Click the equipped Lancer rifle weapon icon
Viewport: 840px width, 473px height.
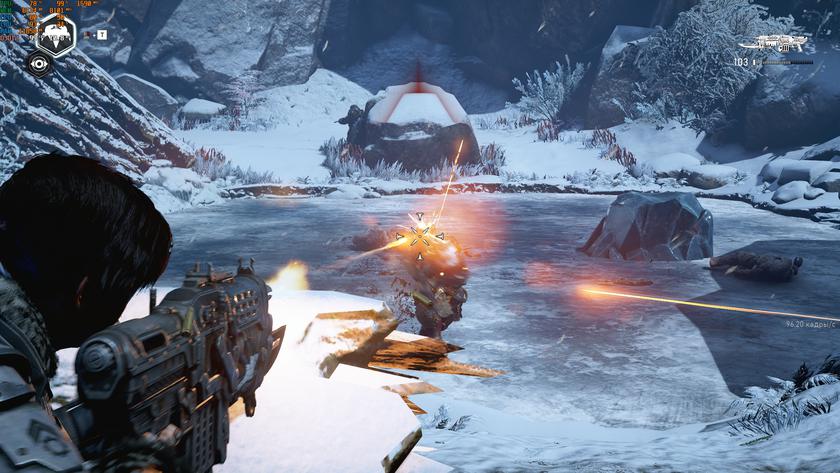pos(779,43)
